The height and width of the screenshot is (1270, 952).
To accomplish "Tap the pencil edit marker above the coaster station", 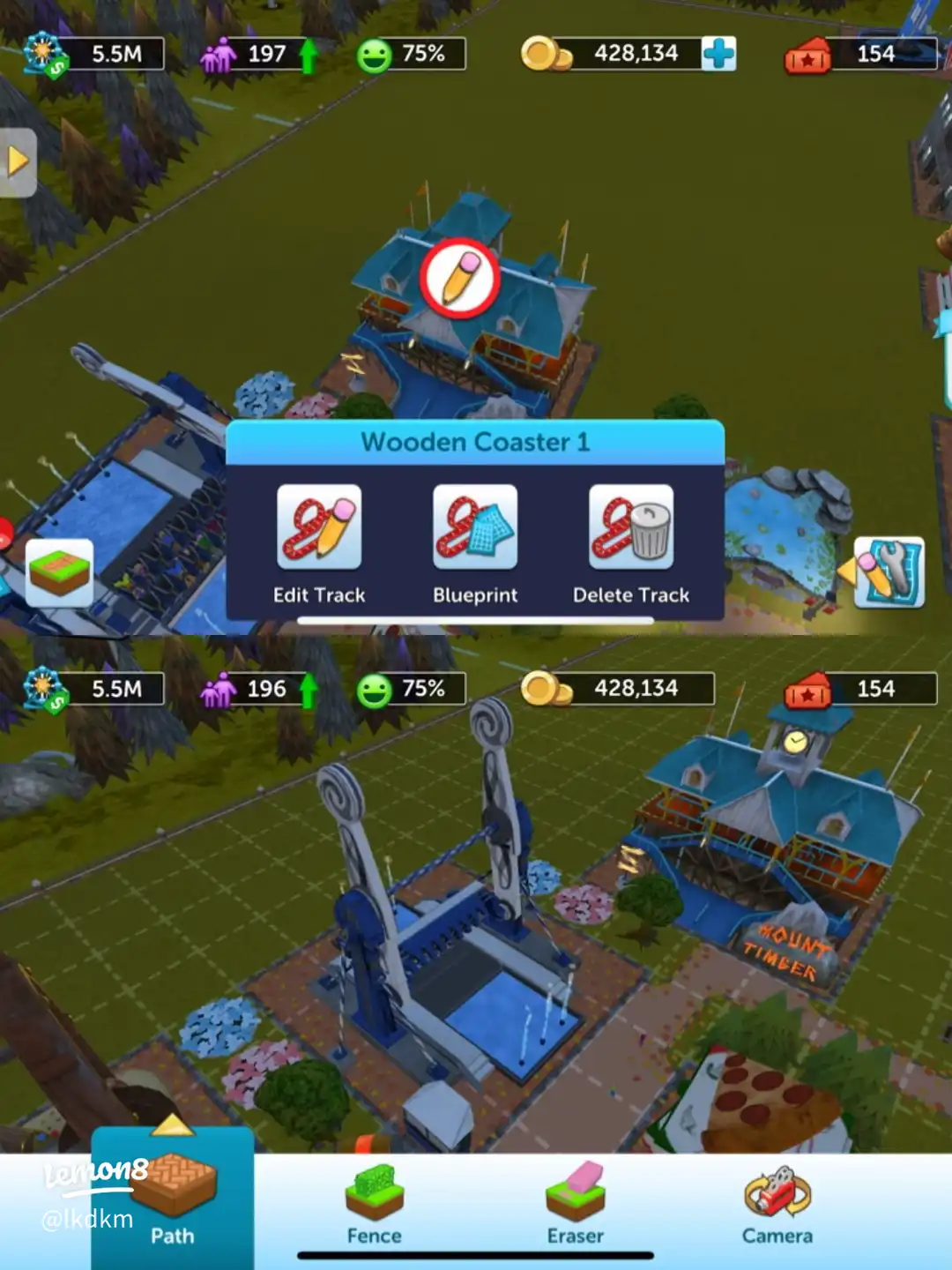I will pyautogui.click(x=459, y=278).
